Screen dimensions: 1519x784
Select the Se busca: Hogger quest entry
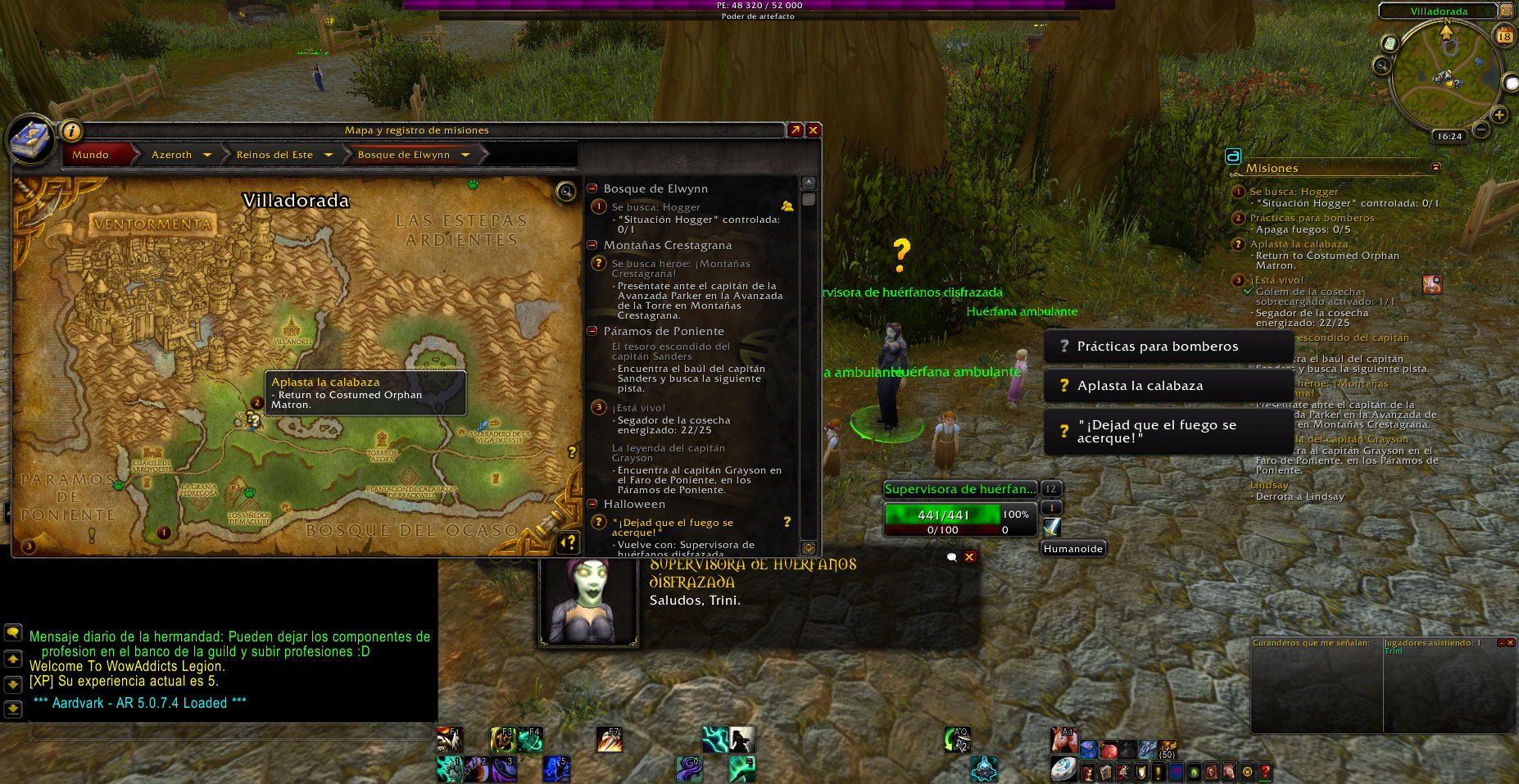coord(655,207)
